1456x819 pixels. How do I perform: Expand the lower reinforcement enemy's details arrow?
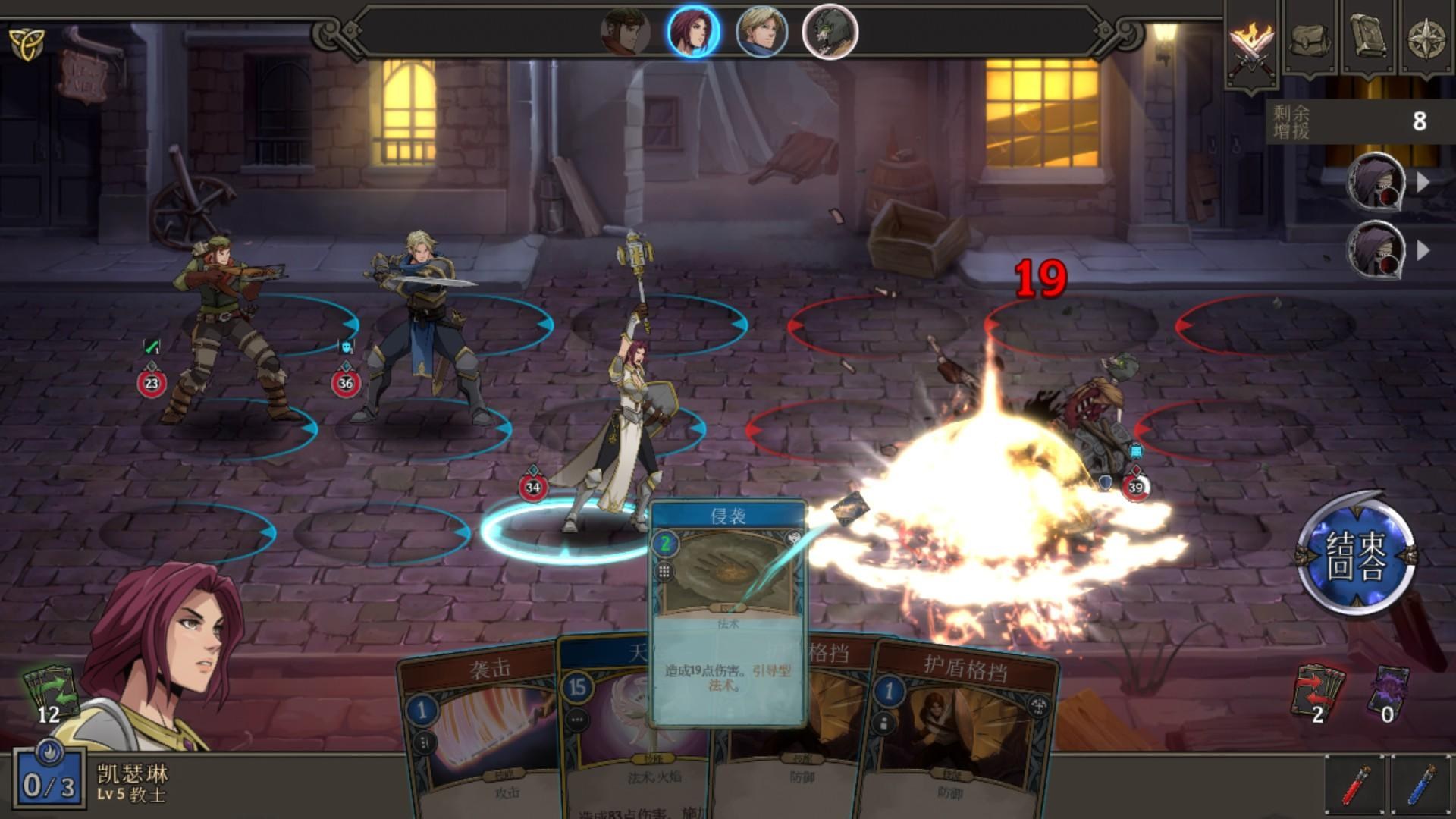click(1424, 246)
